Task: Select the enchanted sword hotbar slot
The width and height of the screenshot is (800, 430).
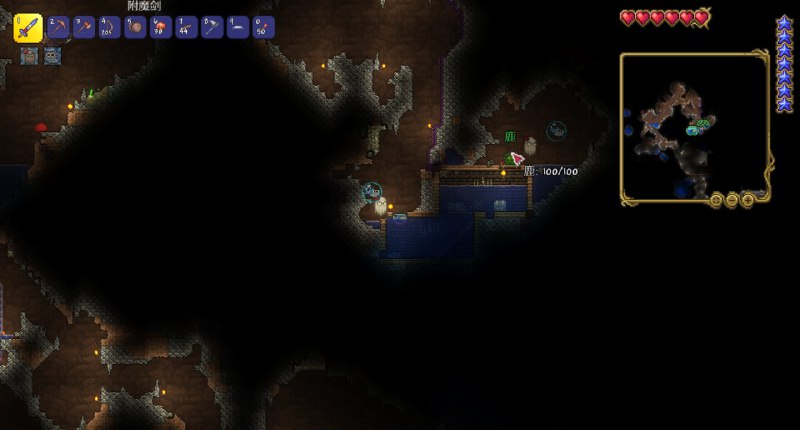Action: [26, 27]
